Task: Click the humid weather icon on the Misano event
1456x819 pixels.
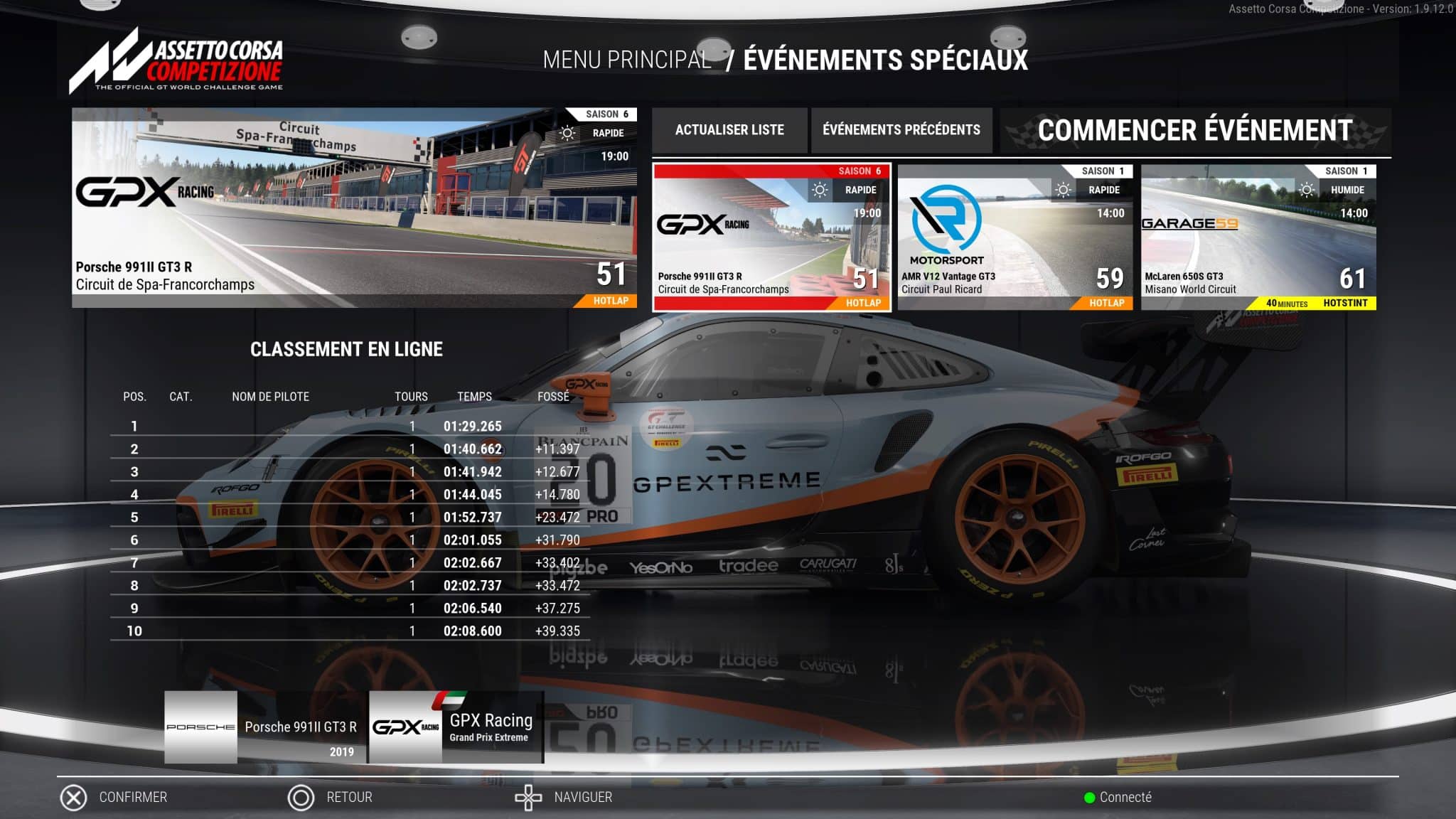Action: [x=1307, y=190]
